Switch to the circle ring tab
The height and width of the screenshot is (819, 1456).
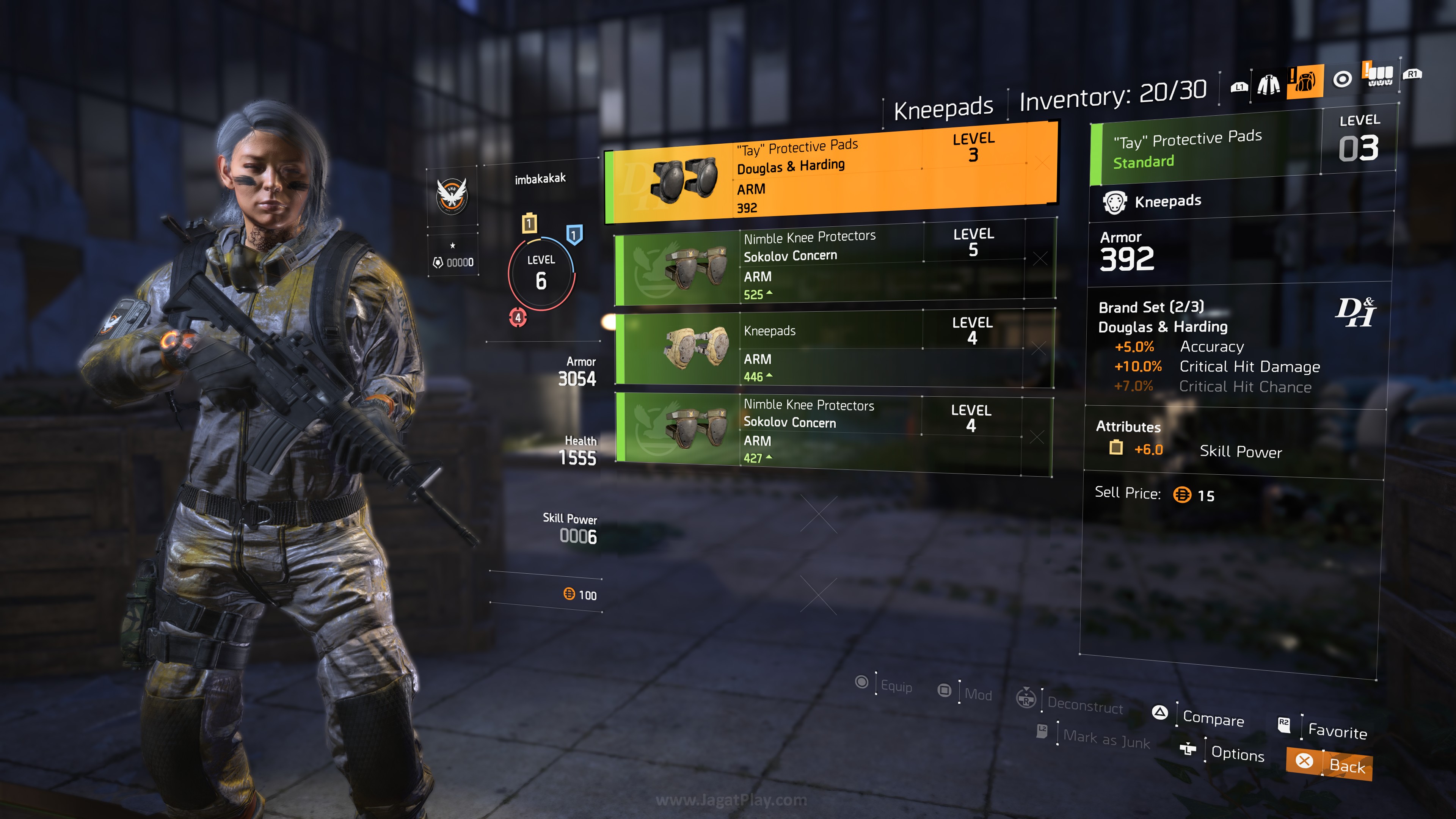pyautogui.click(x=1342, y=79)
